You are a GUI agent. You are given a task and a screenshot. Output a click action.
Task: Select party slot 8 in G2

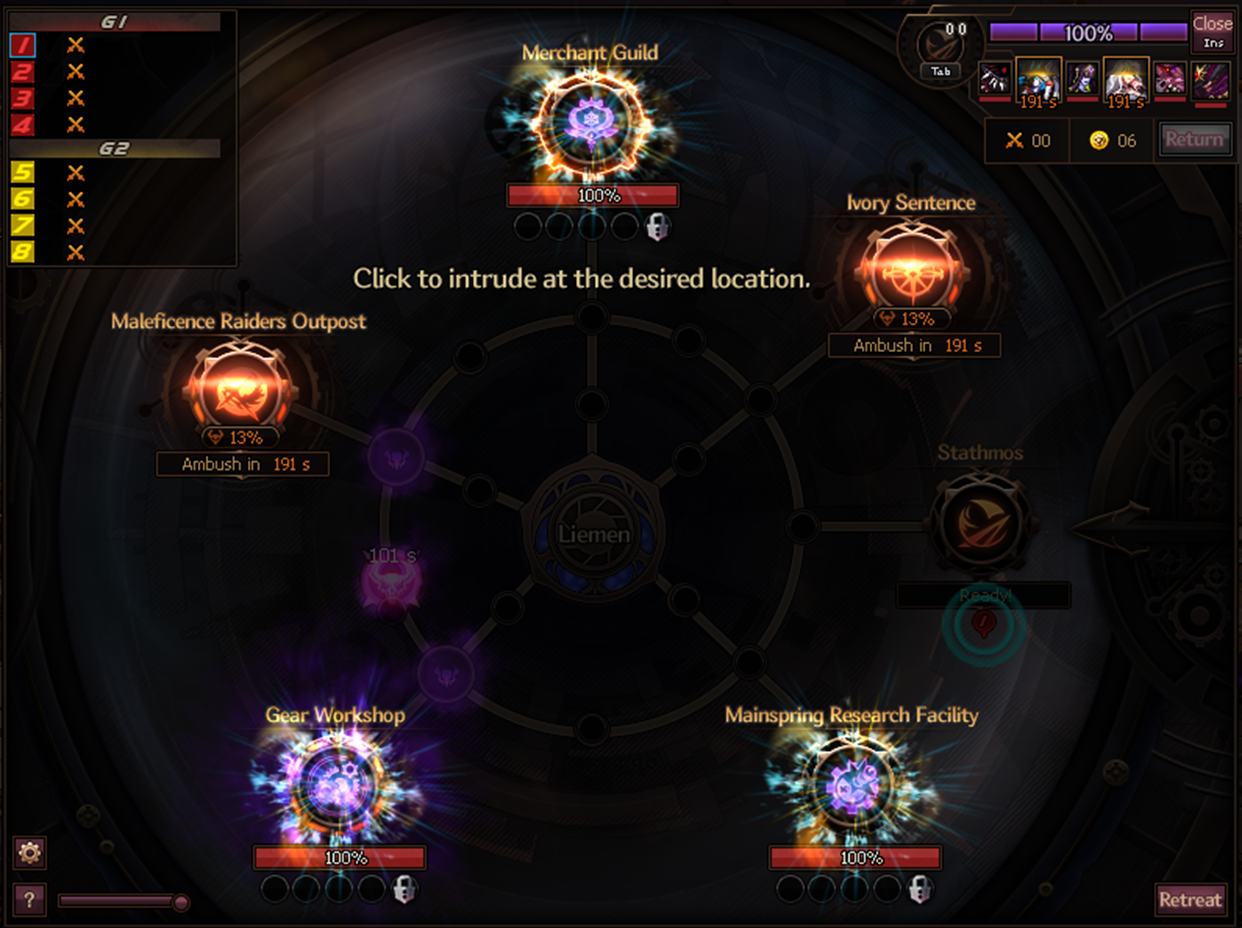pyautogui.click(x=23, y=252)
